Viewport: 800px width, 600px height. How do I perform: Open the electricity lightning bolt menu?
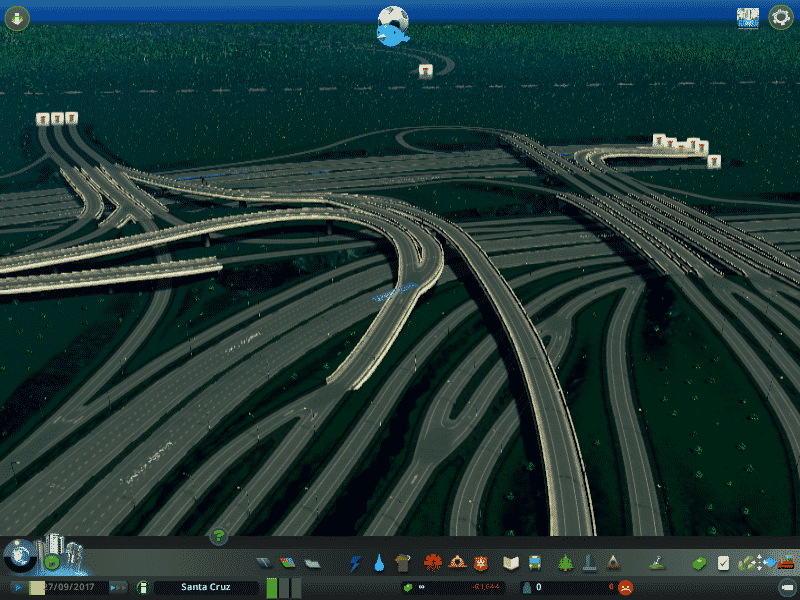tap(355, 563)
